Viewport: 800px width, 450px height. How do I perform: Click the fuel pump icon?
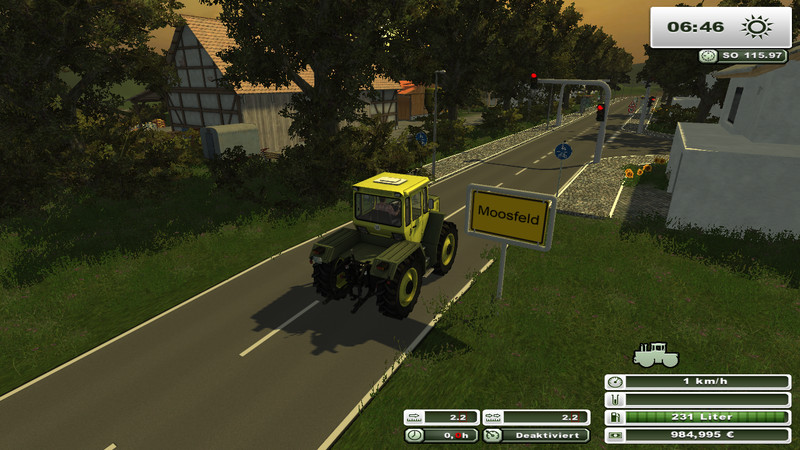[615, 417]
